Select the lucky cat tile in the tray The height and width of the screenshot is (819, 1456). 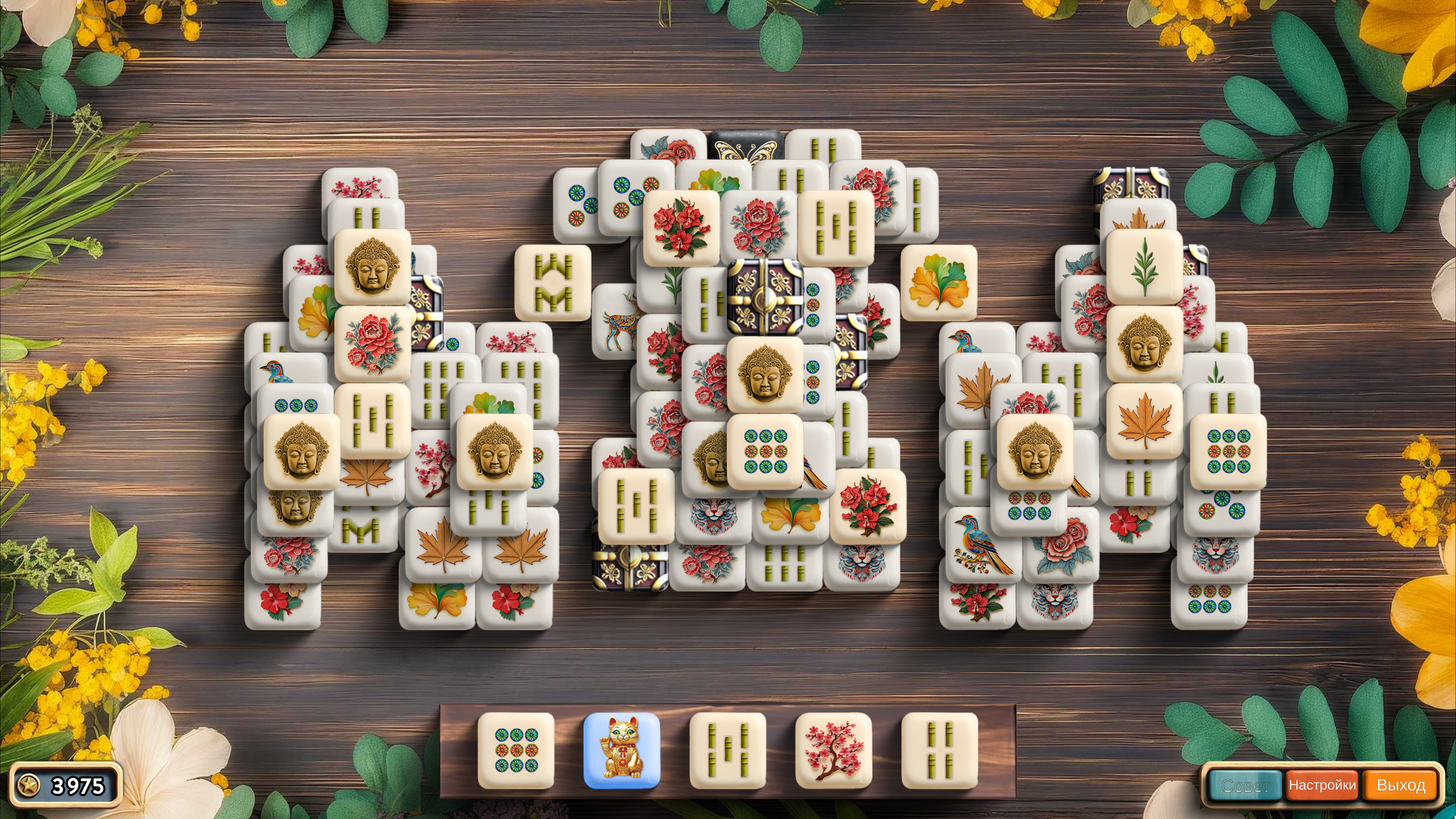click(622, 750)
